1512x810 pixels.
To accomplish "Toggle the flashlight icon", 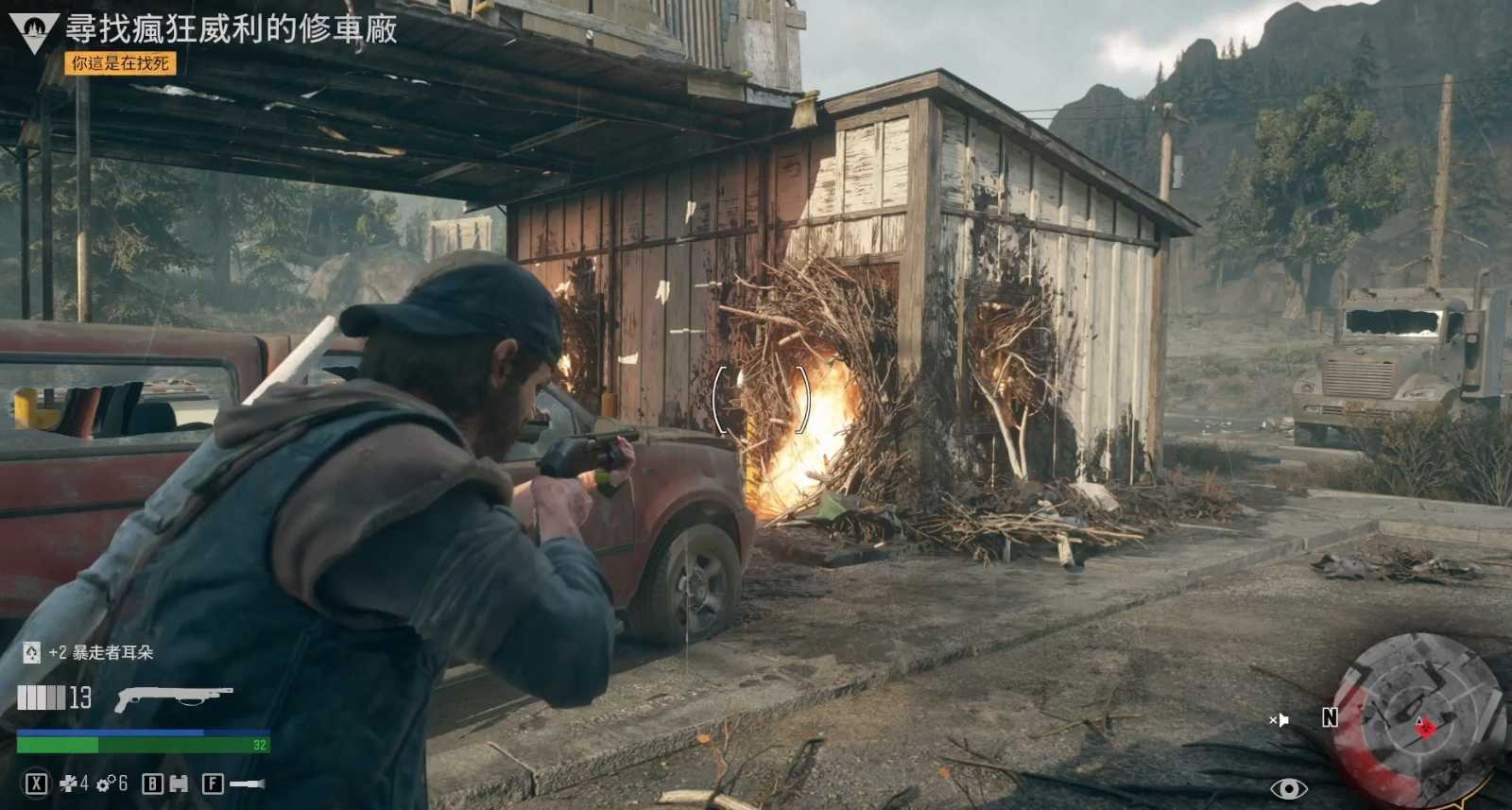I will (248, 784).
